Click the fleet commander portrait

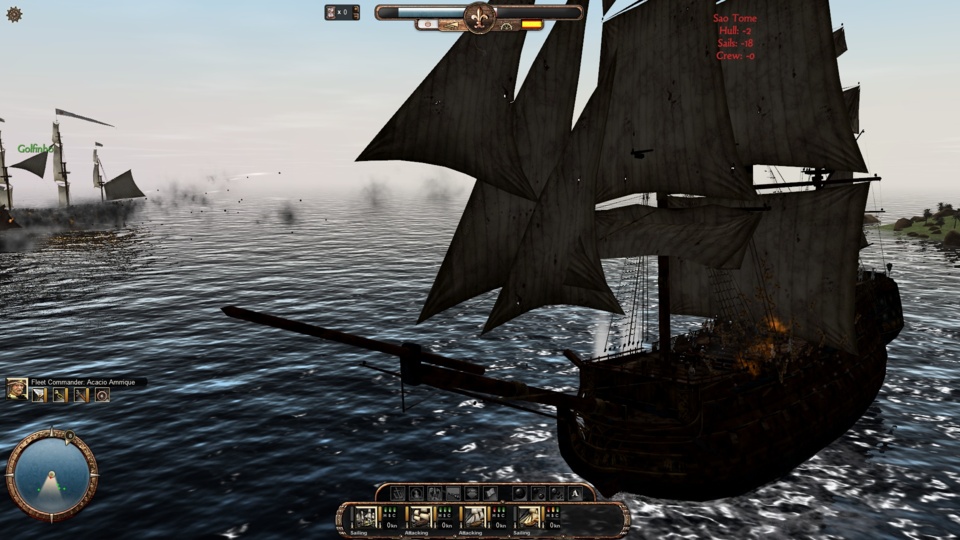(x=17, y=390)
